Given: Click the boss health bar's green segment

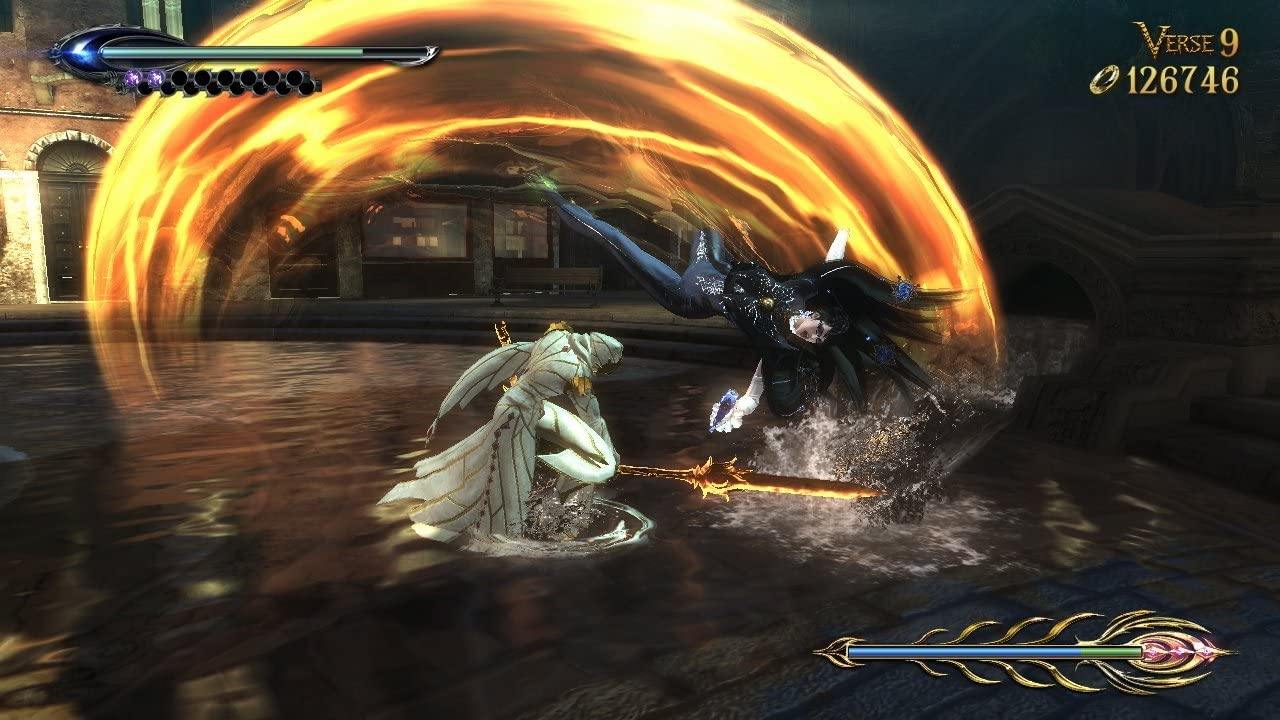Looking at the screenshot, I should pos(1110,650).
